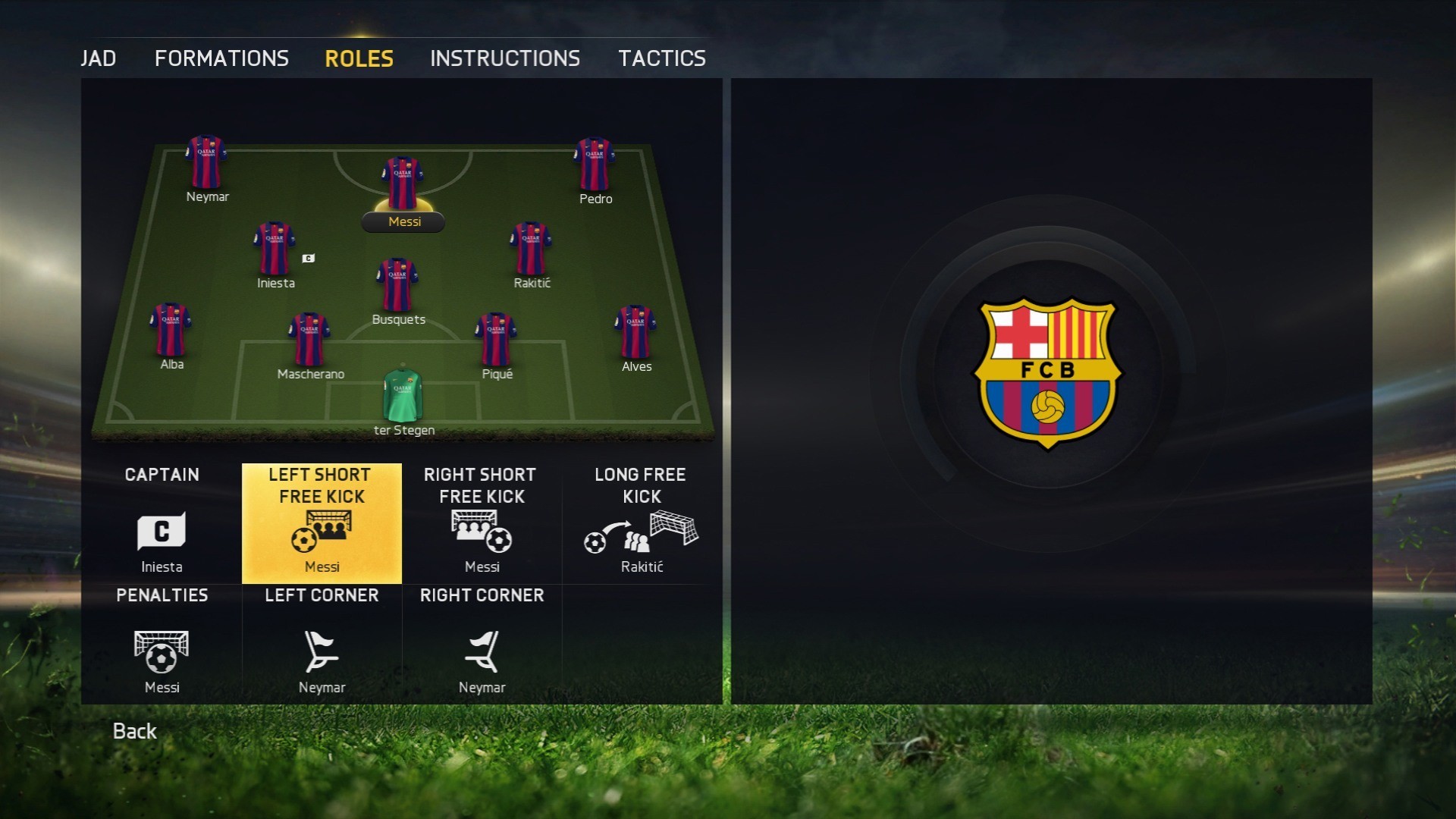Image resolution: width=1456 pixels, height=819 pixels.
Task: Click Iniesta's jersey with the captain badge
Action: pyautogui.click(x=275, y=248)
